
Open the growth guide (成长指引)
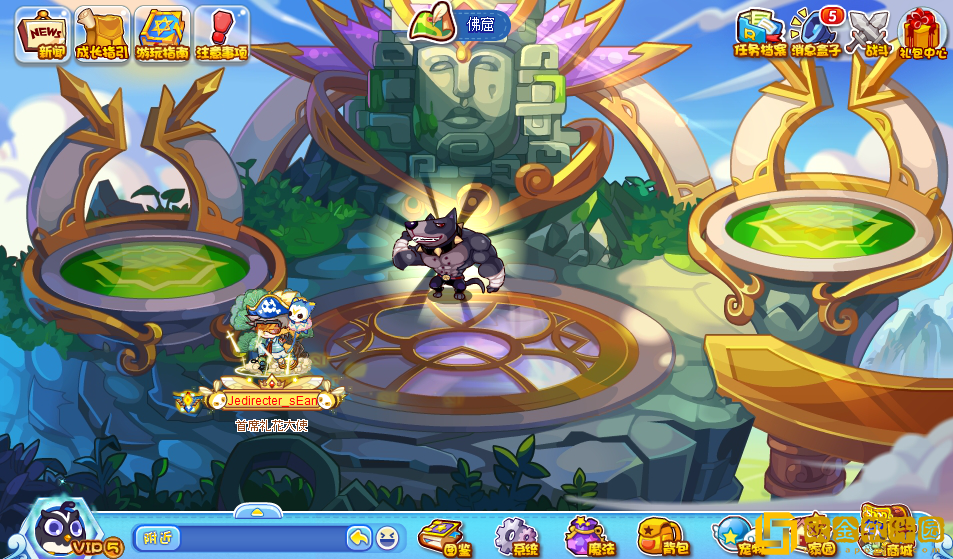pyautogui.click(x=102, y=34)
